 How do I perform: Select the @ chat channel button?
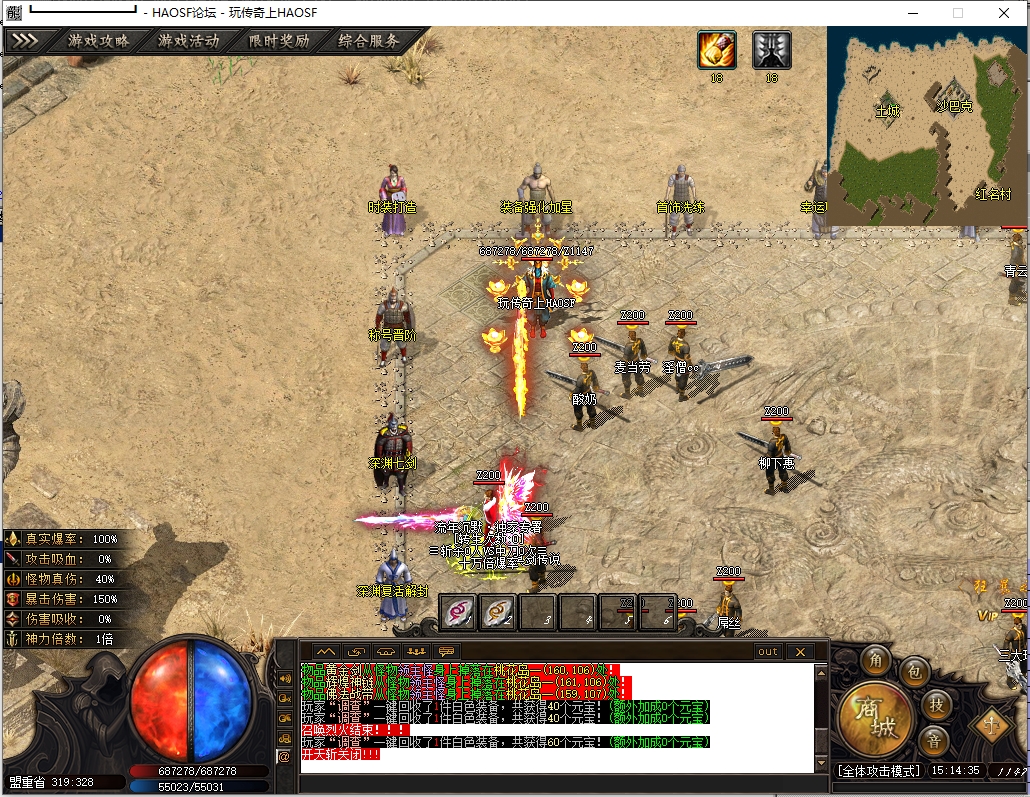(x=283, y=756)
